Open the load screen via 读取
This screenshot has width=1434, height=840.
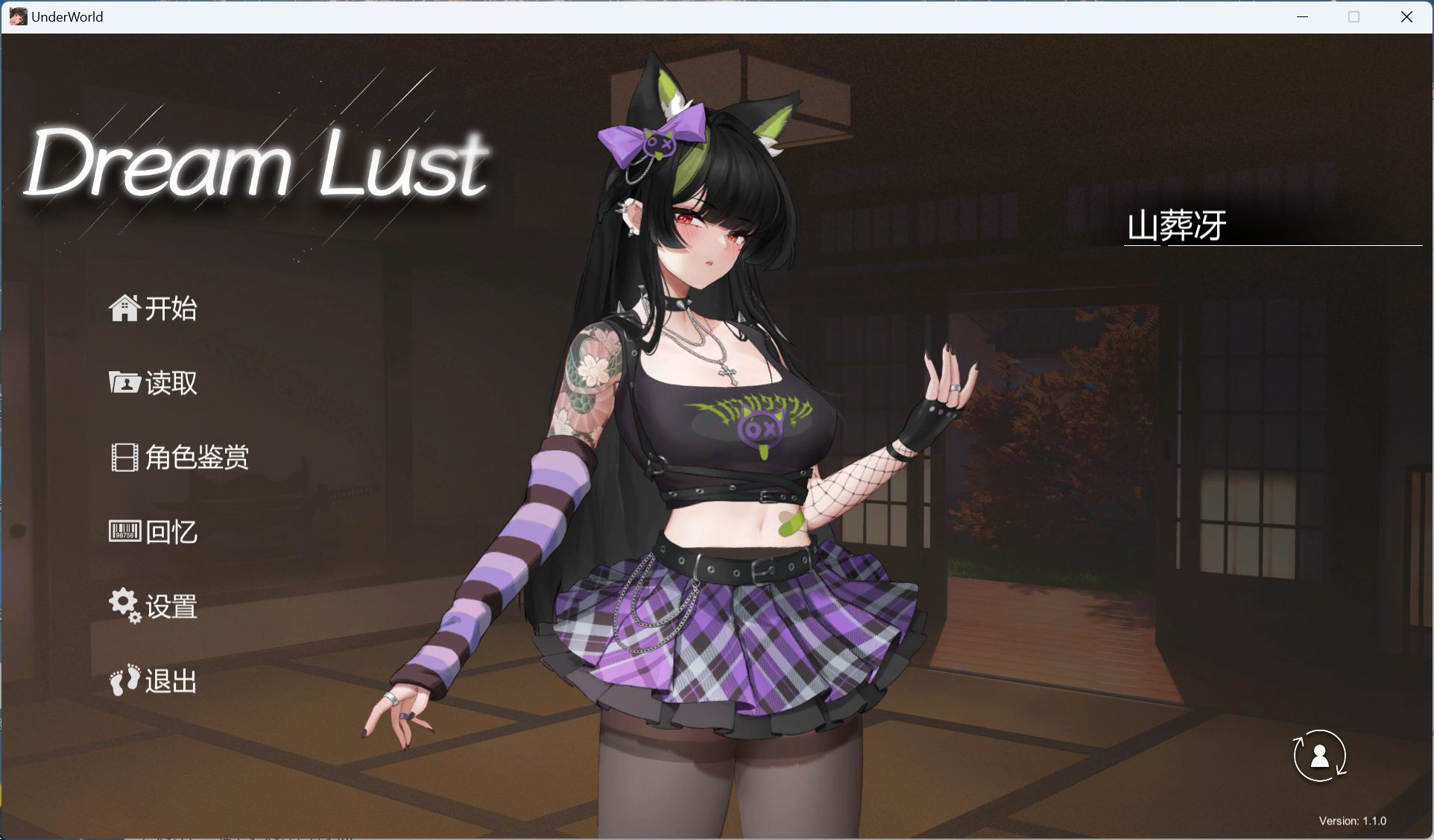[173, 383]
